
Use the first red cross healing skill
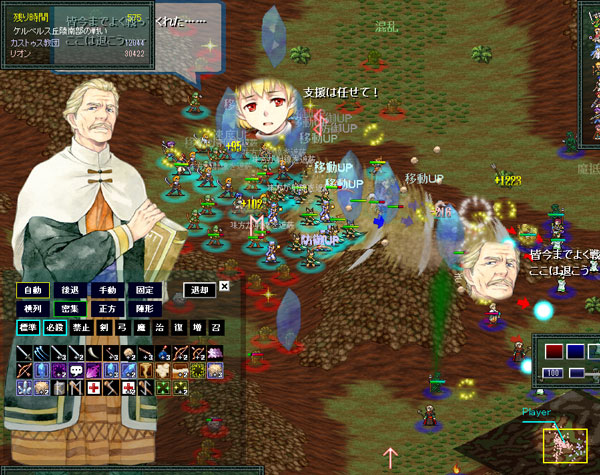[x=92, y=387]
